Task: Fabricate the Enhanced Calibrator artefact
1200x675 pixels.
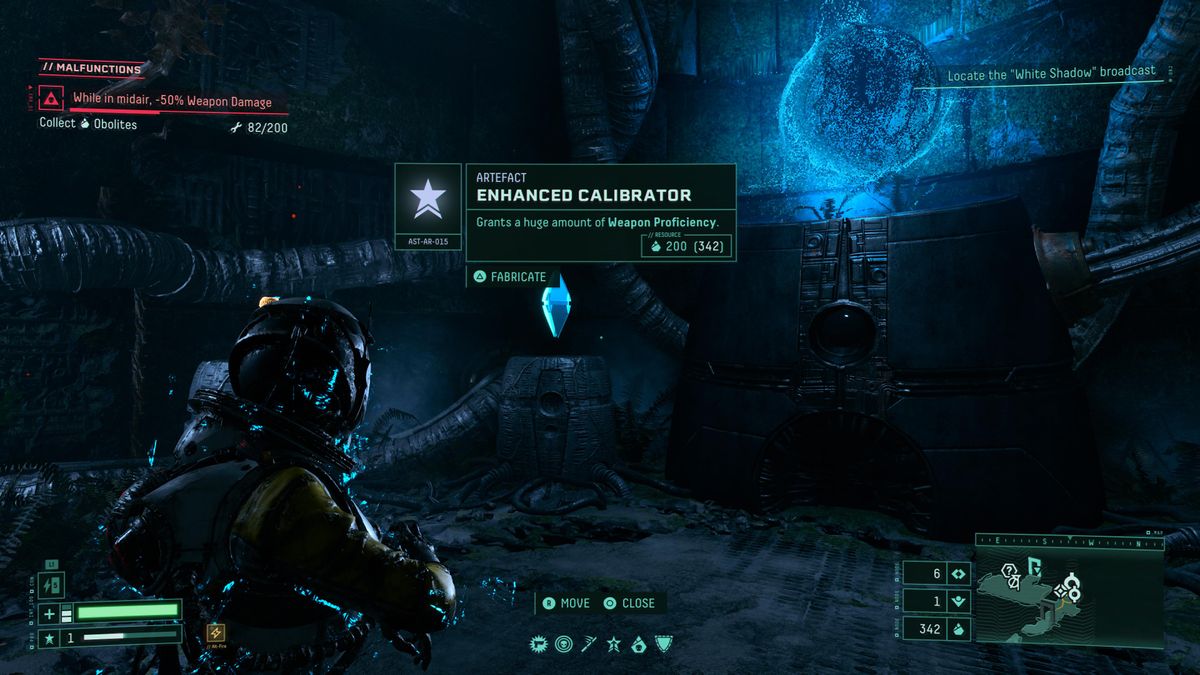Action: click(511, 276)
